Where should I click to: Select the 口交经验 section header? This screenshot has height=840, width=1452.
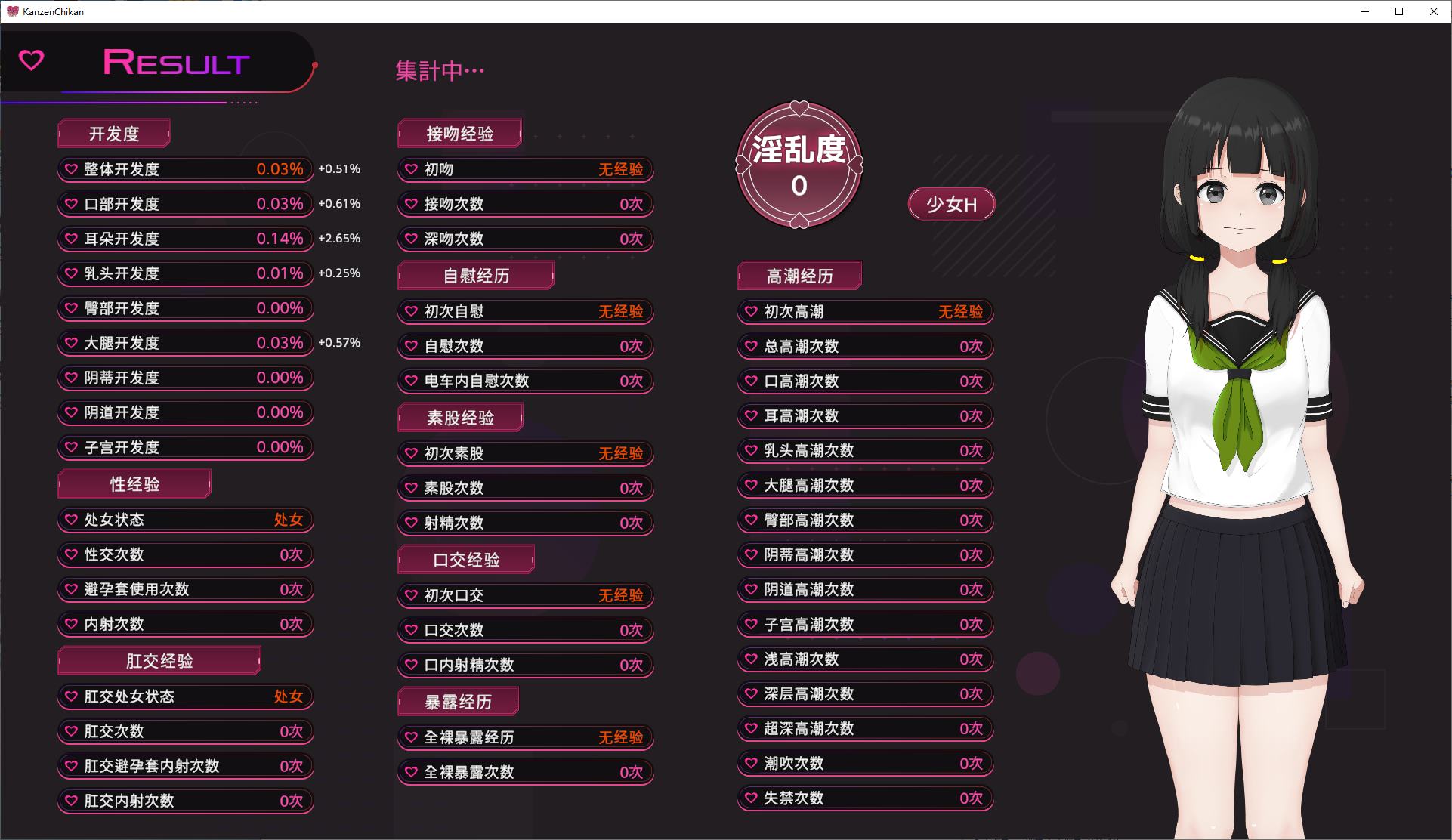465,559
